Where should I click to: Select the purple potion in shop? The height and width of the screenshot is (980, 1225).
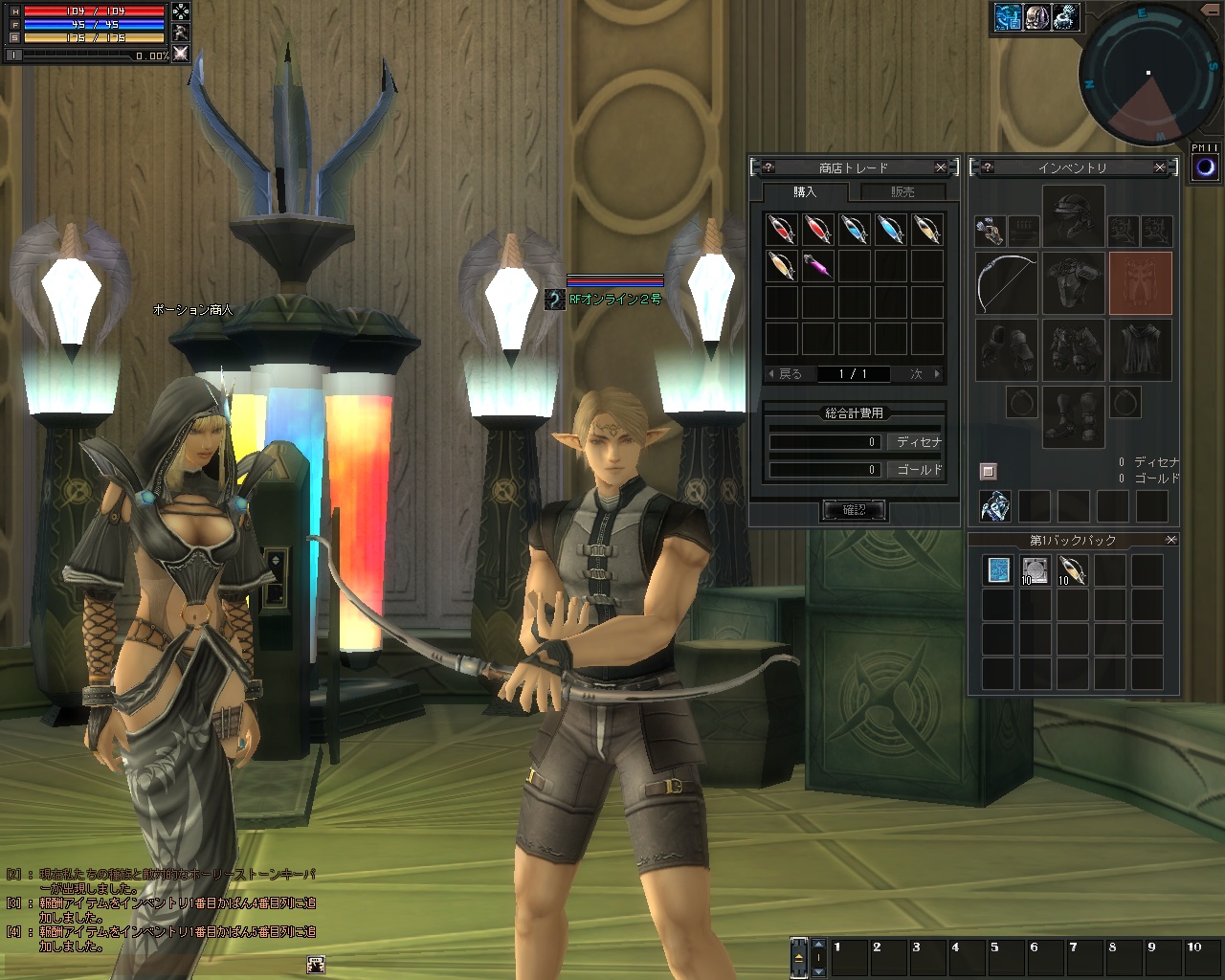coord(818,266)
